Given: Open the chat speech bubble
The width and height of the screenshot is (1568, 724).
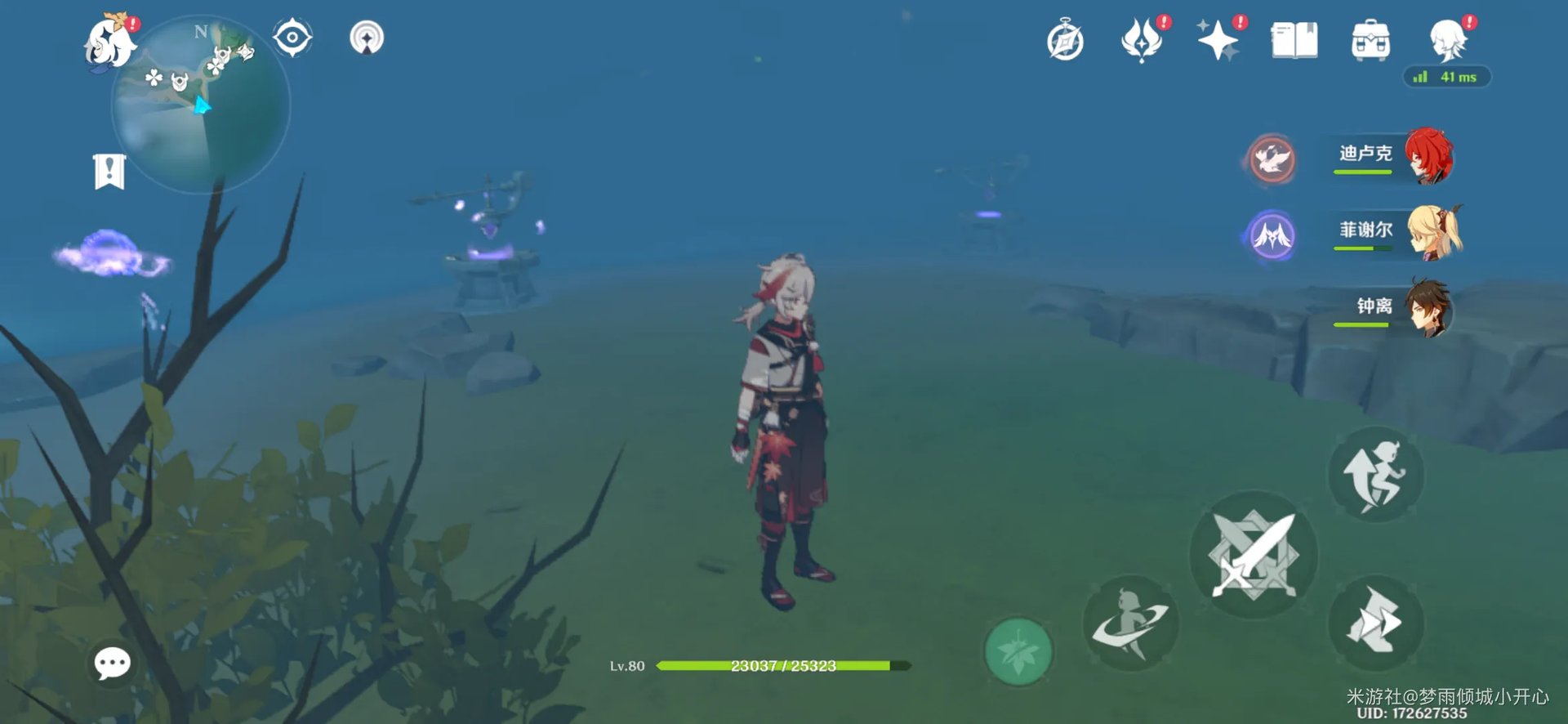Looking at the screenshot, I should click(x=112, y=663).
